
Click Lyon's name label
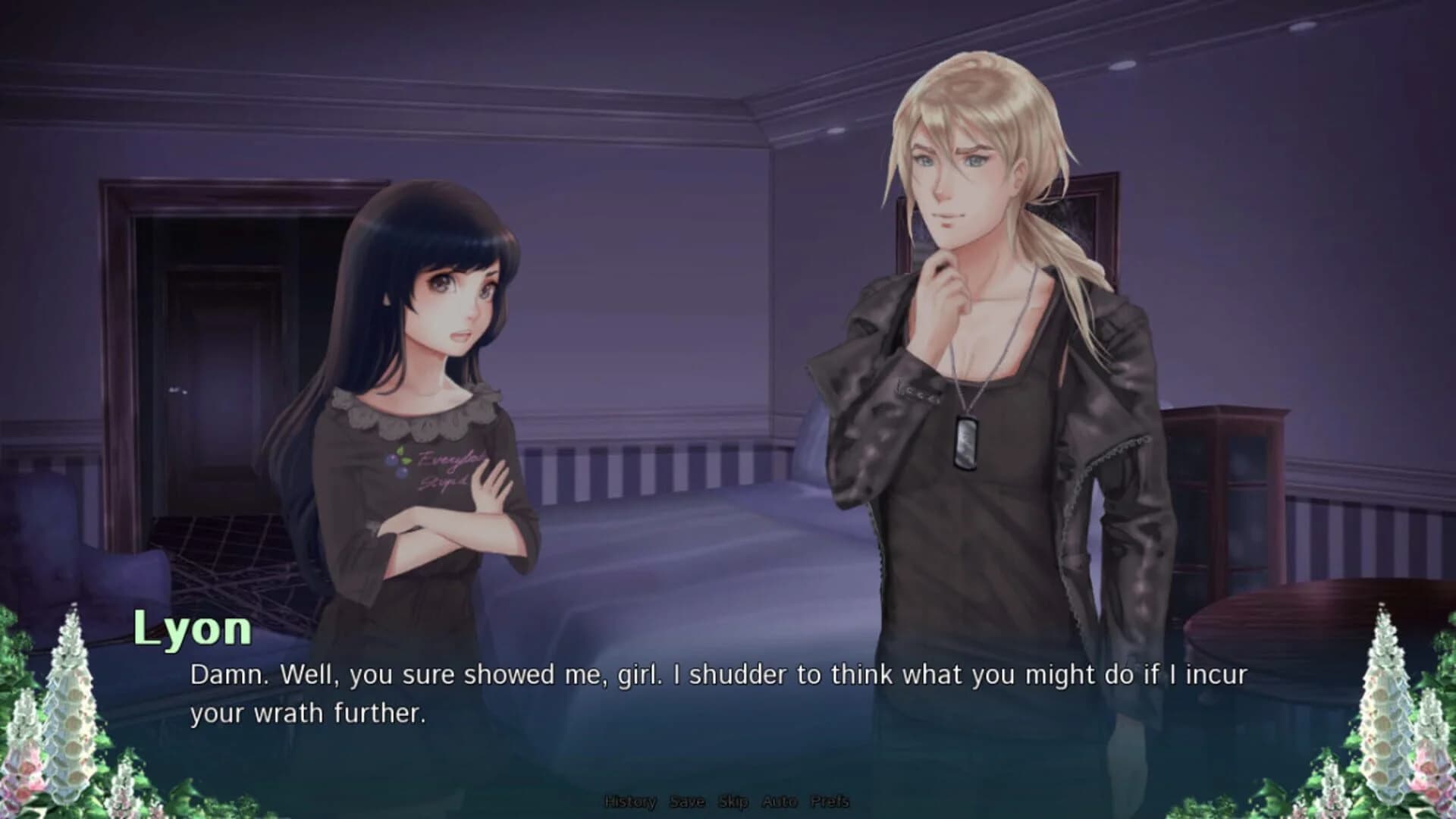[192, 632]
